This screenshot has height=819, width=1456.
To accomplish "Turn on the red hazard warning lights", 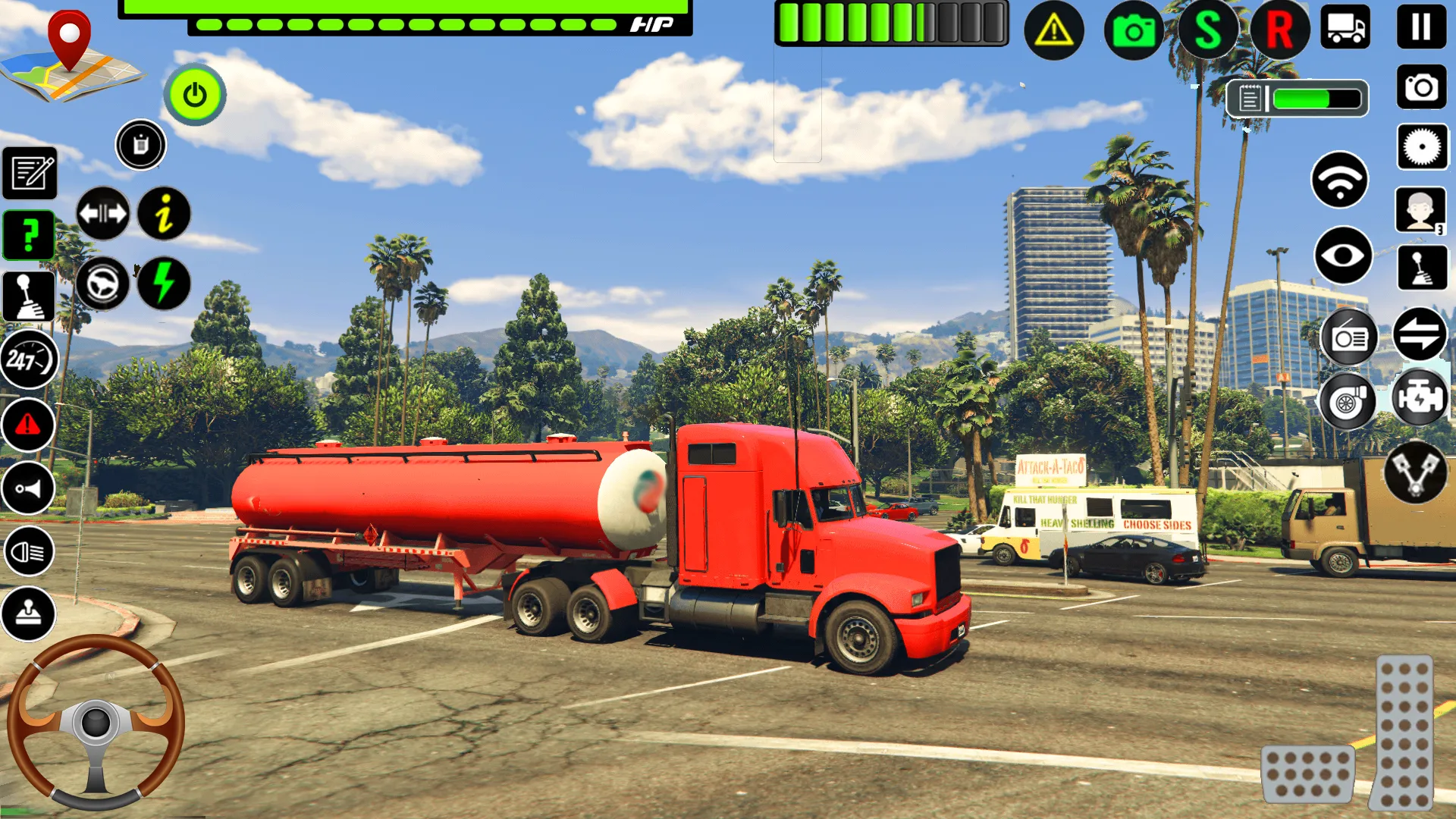I will [29, 425].
